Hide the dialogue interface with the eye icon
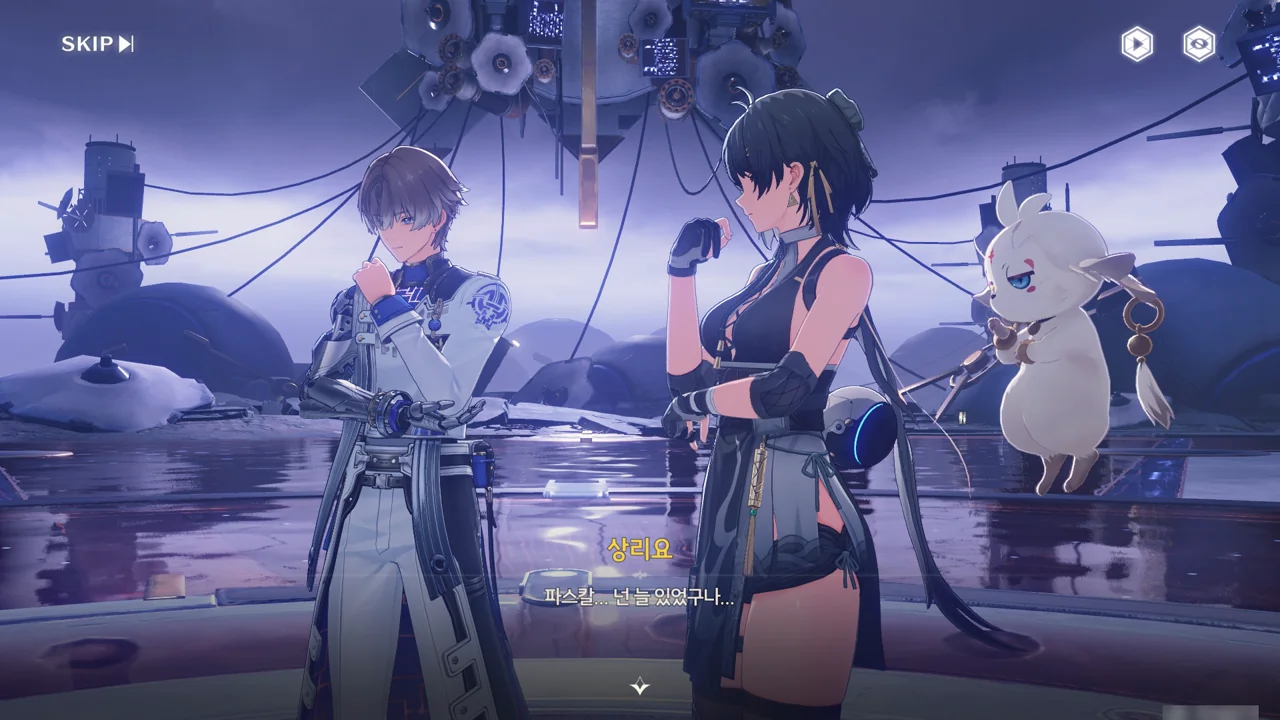1280x720 pixels. [x=1199, y=44]
